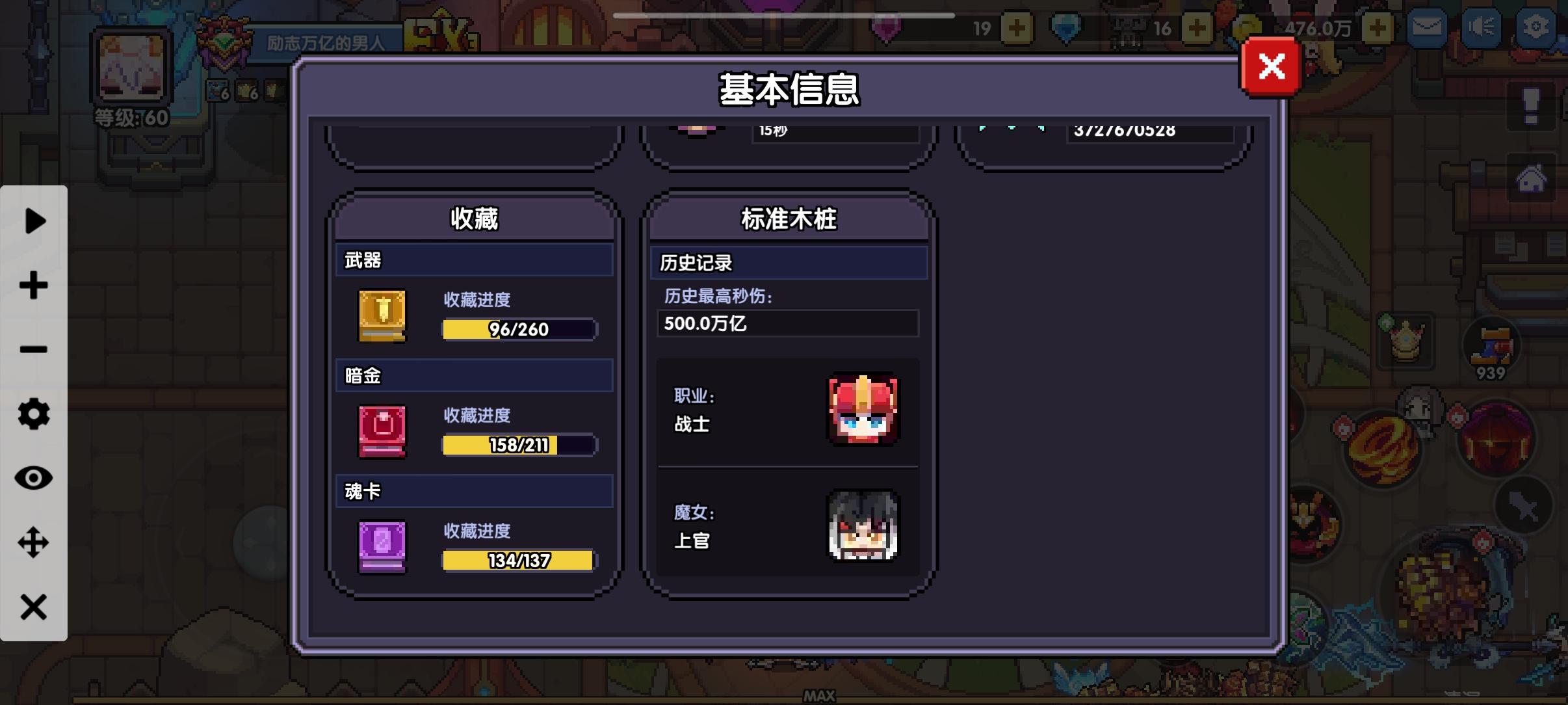Click the 96/260 weapon progress bar
Image resolution: width=1568 pixels, height=705 pixels.
[x=518, y=329]
